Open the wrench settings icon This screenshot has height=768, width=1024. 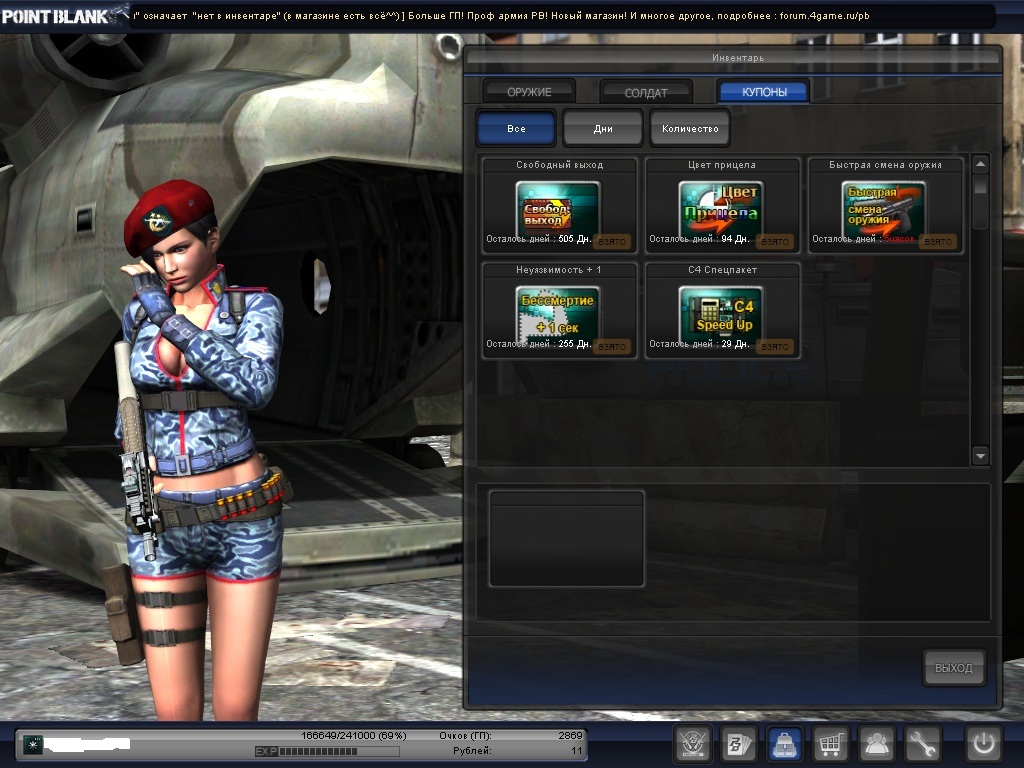(x=923, y=744)
